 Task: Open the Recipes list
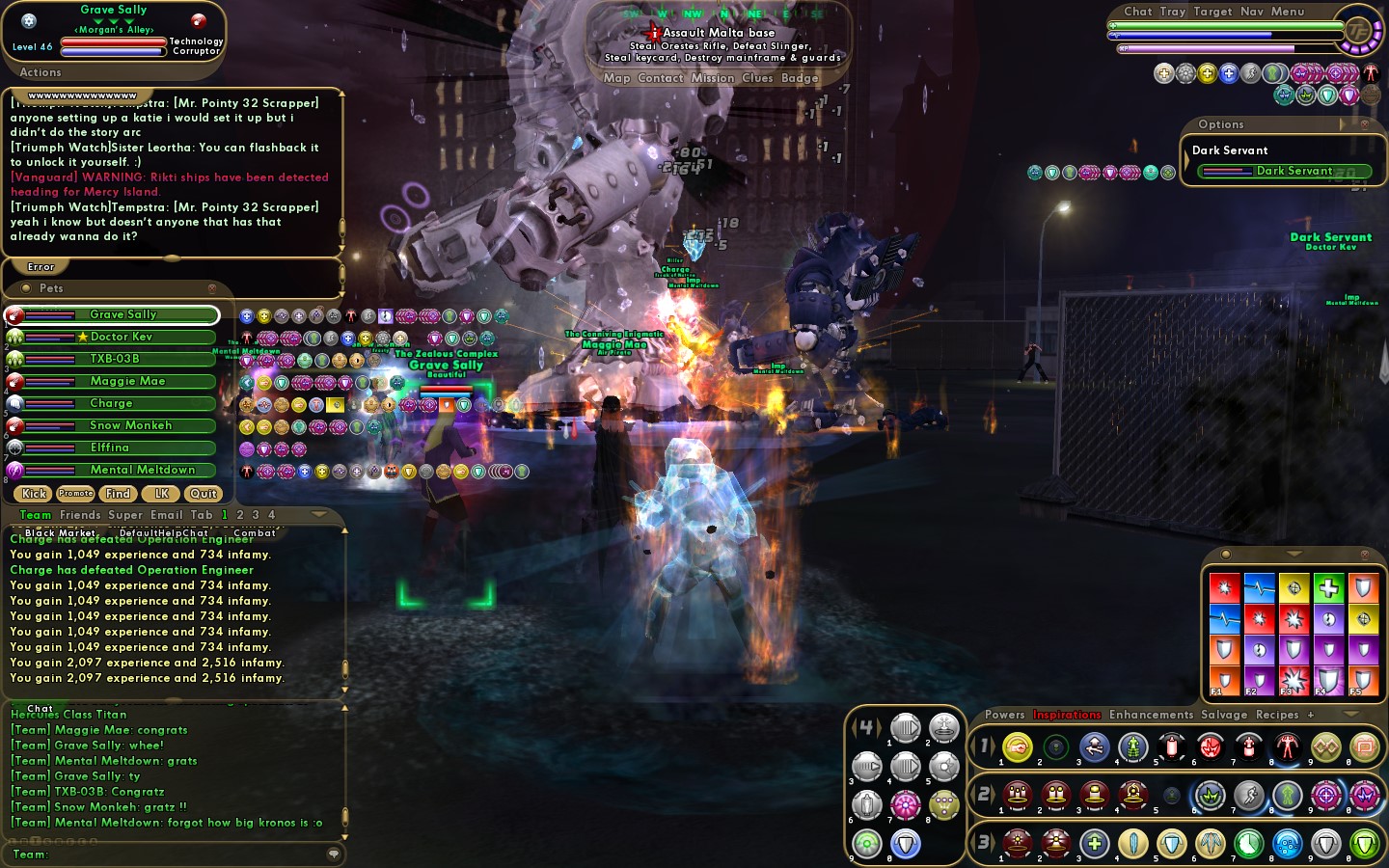point(1277,715)
